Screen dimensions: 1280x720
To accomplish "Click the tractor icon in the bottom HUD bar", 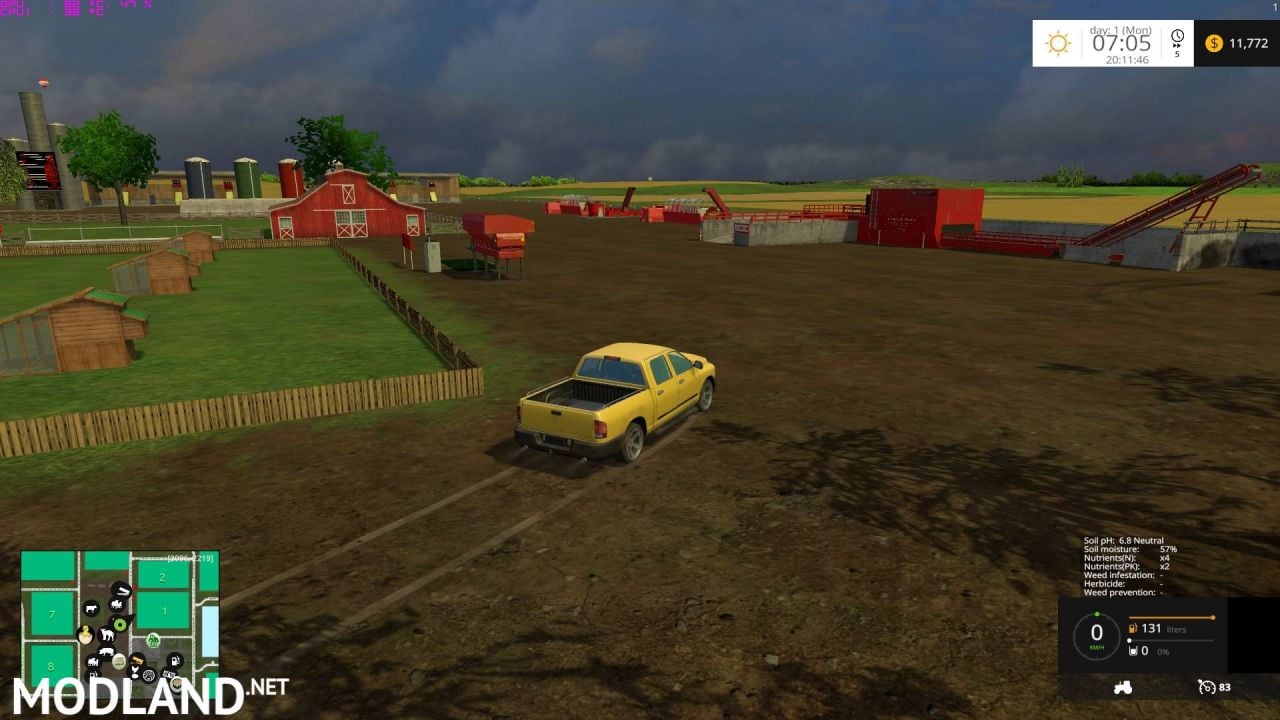I will pos(1122,688).
